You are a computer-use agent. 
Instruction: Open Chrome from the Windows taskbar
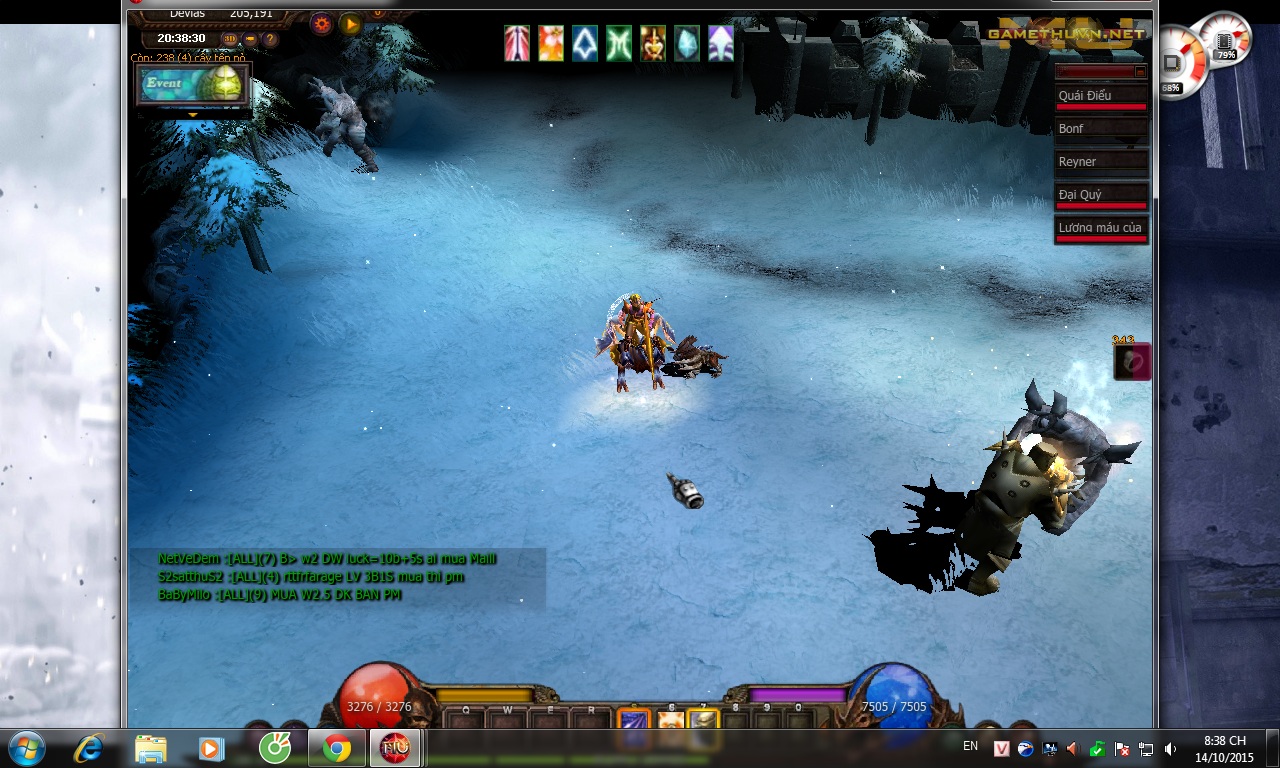click(337, 748)
